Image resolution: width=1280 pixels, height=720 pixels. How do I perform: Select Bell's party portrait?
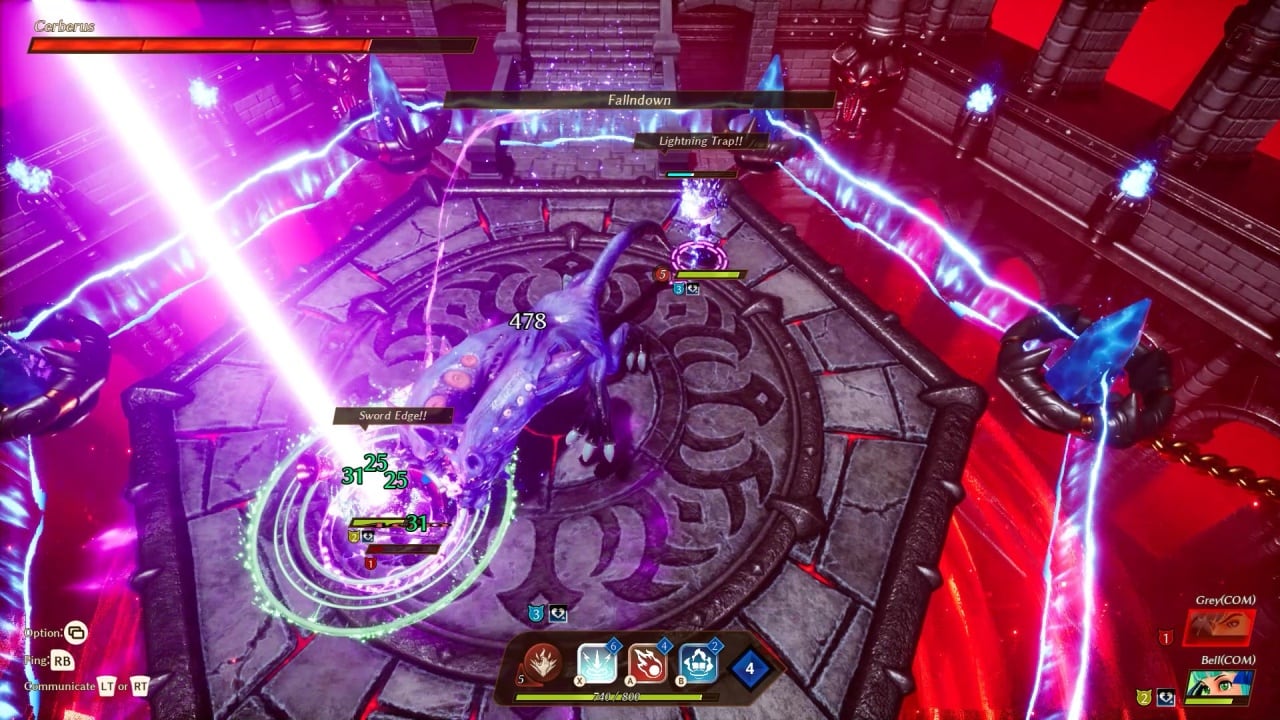[1219, 688]
